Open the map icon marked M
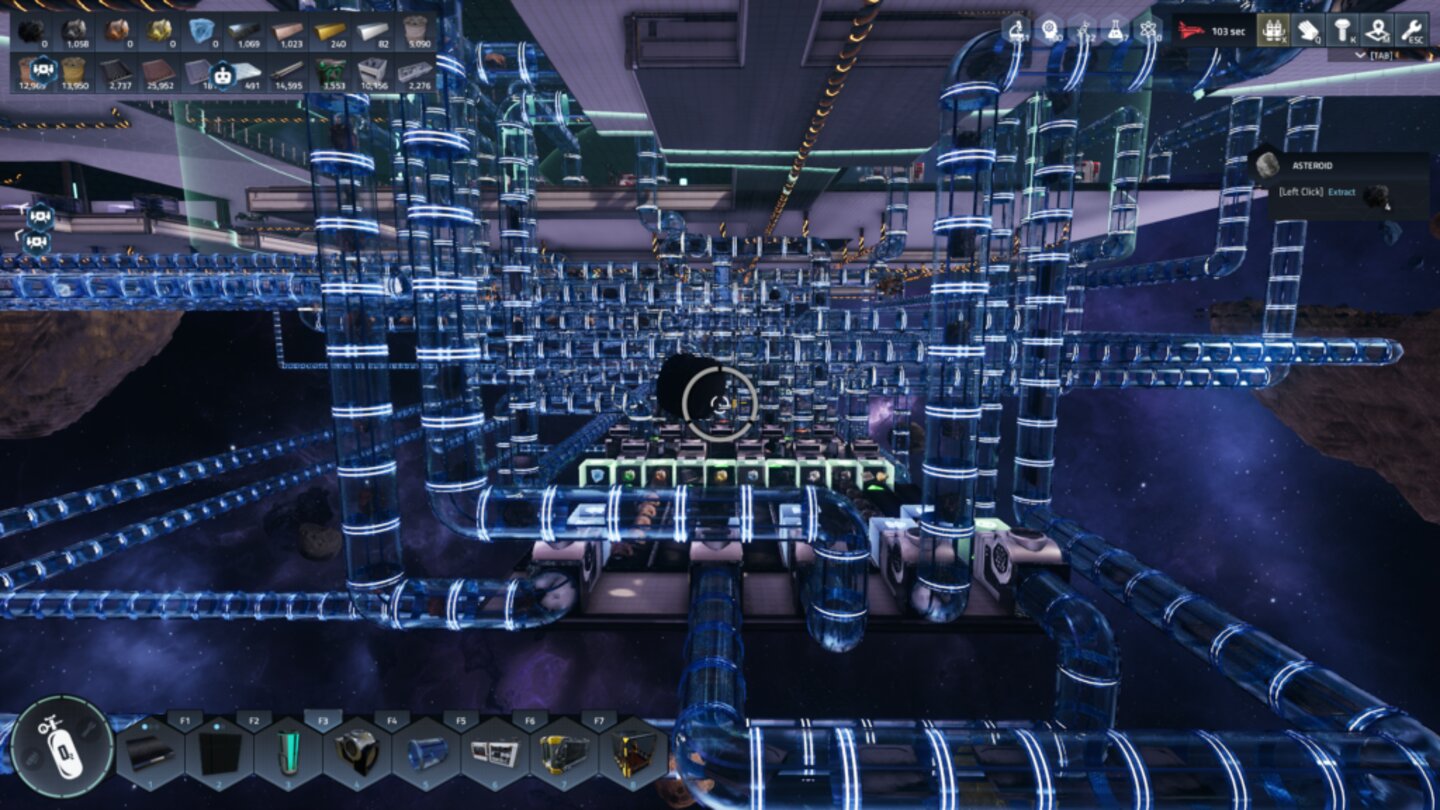This screenshot has height=810, width=1440. click(1377, 31)
